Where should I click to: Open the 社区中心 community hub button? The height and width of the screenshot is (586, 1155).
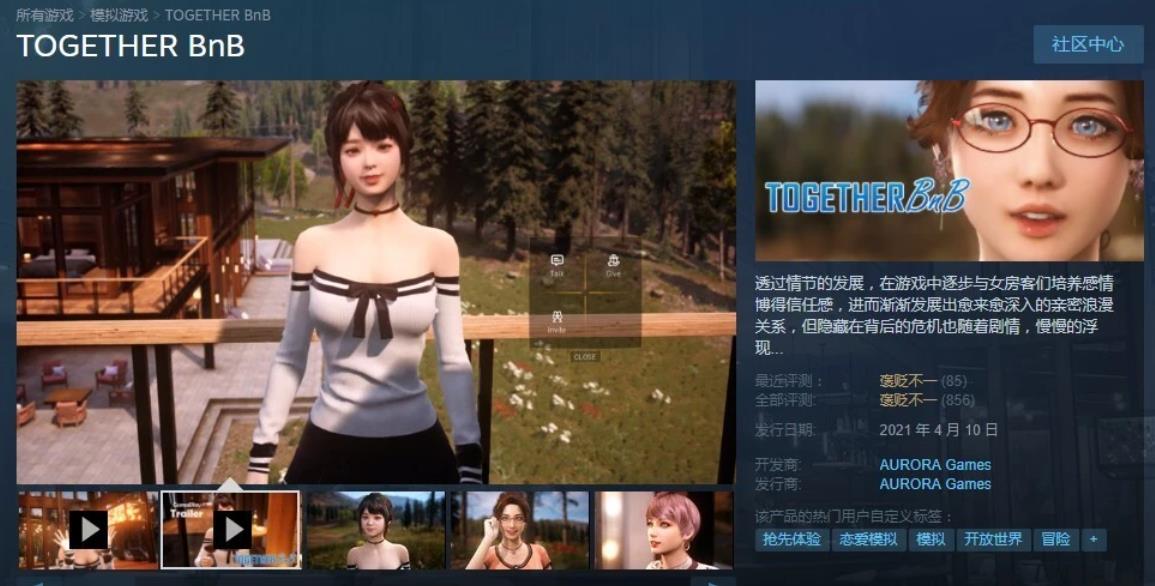pyautogui.click(x=1088, y=45)
